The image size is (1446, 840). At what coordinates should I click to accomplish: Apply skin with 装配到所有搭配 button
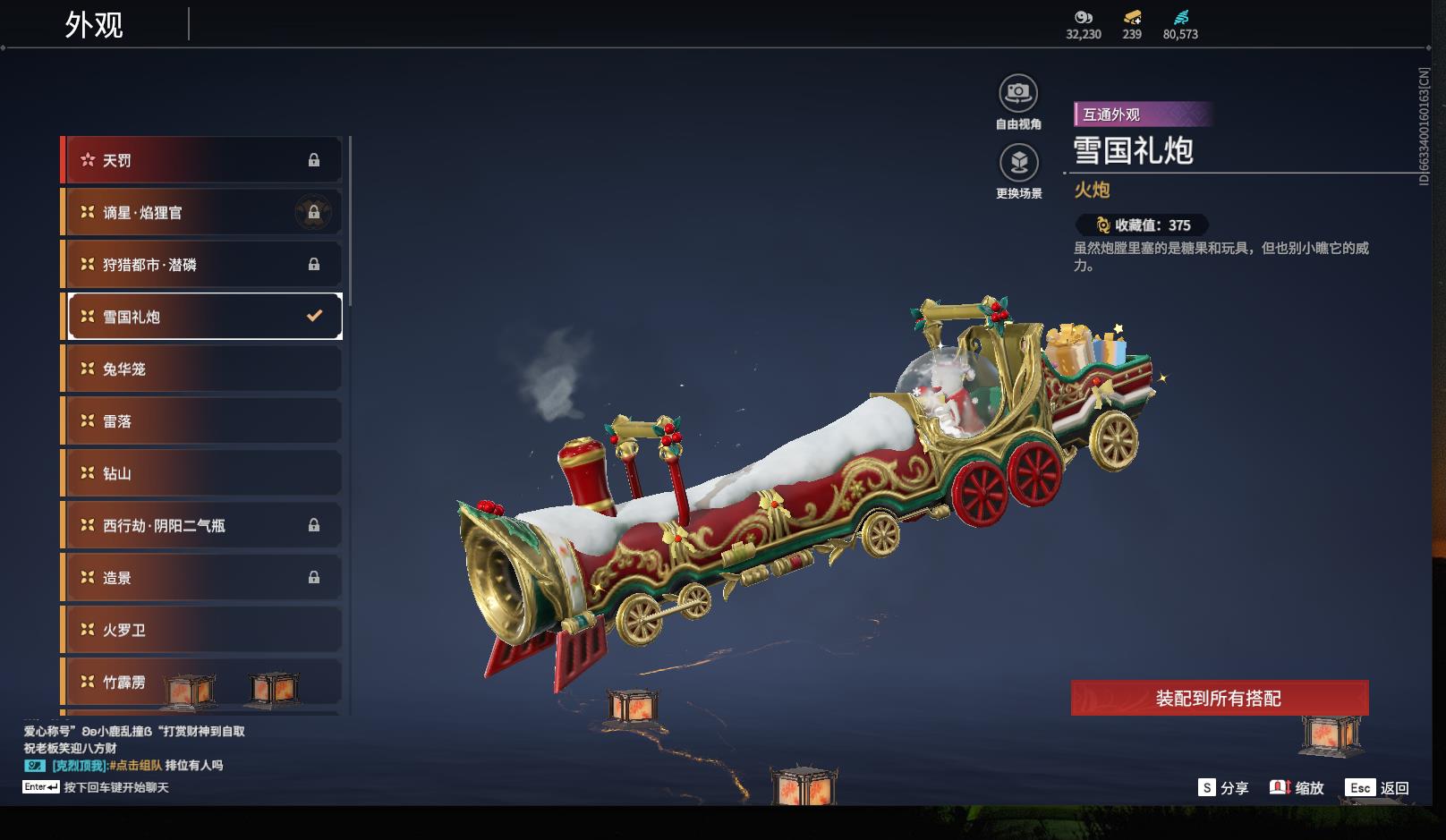[x=1219, y=698]
